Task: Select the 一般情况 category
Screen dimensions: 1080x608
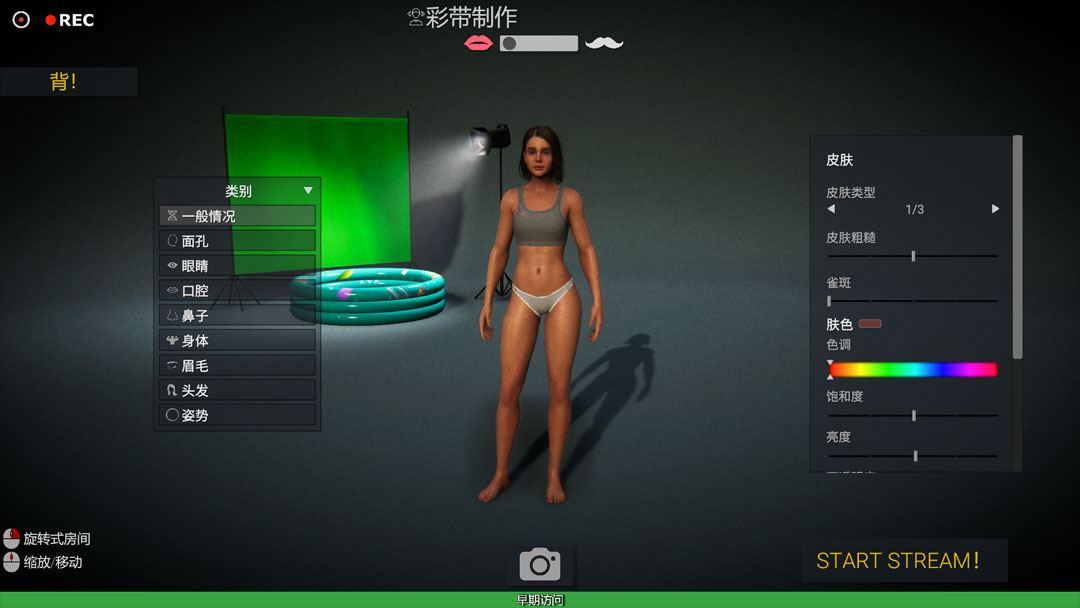Action: click(x=238, y=216)
